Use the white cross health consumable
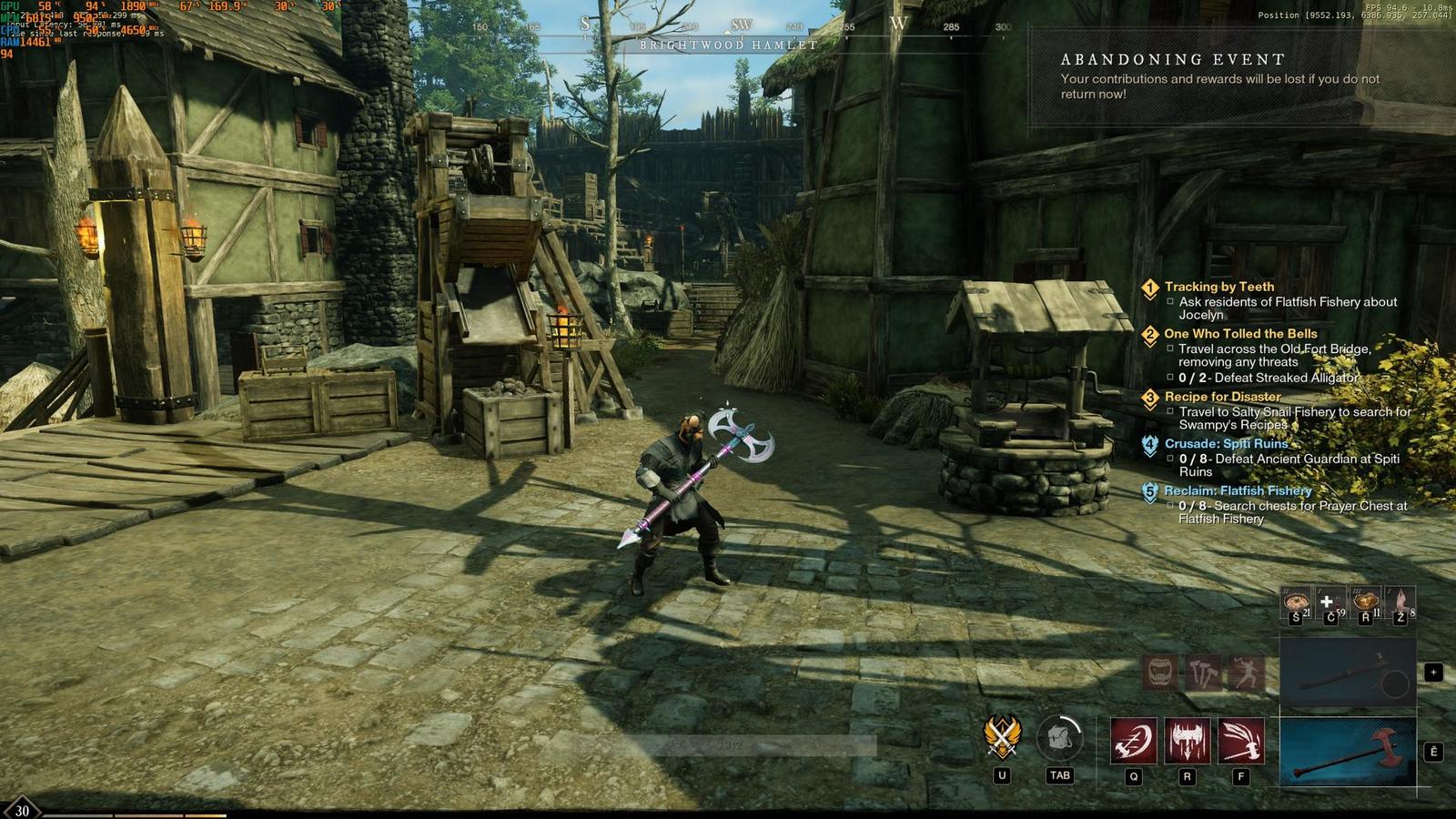This screenshot has width=1456, height=819. coord(1329,601)
